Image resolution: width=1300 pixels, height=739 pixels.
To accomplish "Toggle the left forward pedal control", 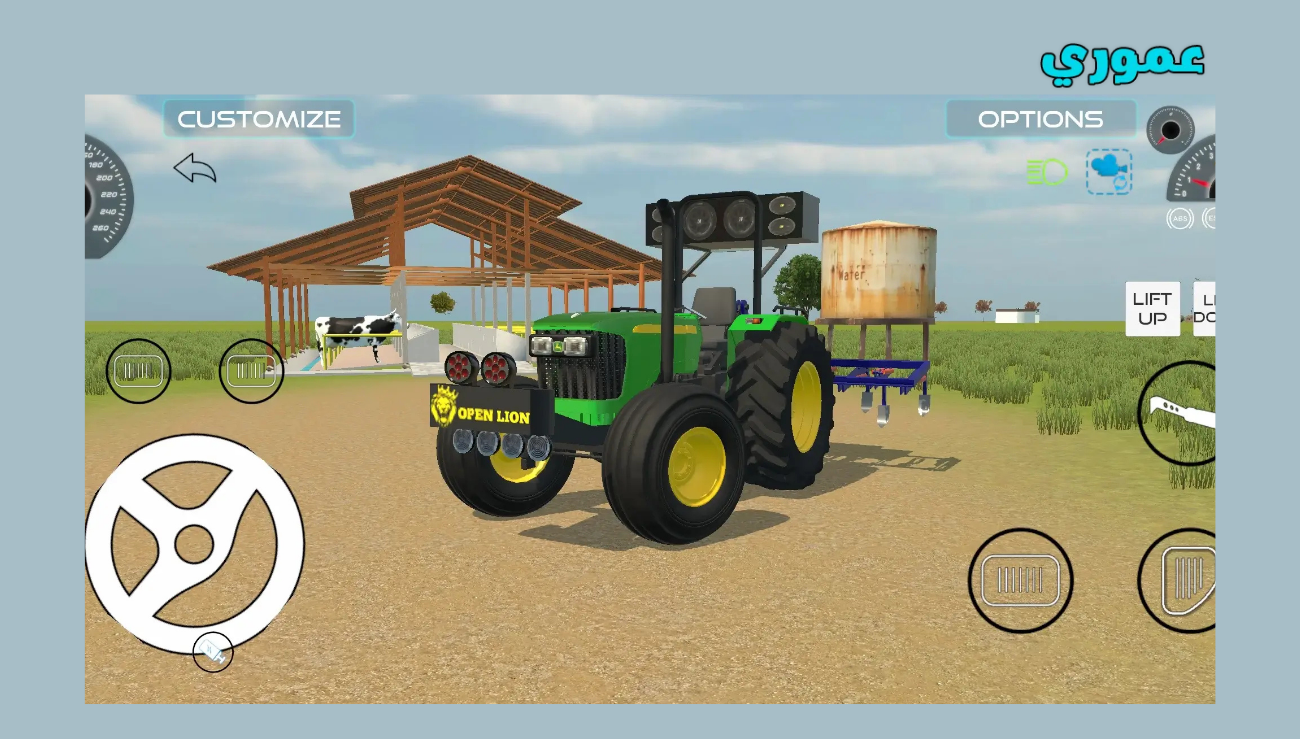I will (138, 371).
